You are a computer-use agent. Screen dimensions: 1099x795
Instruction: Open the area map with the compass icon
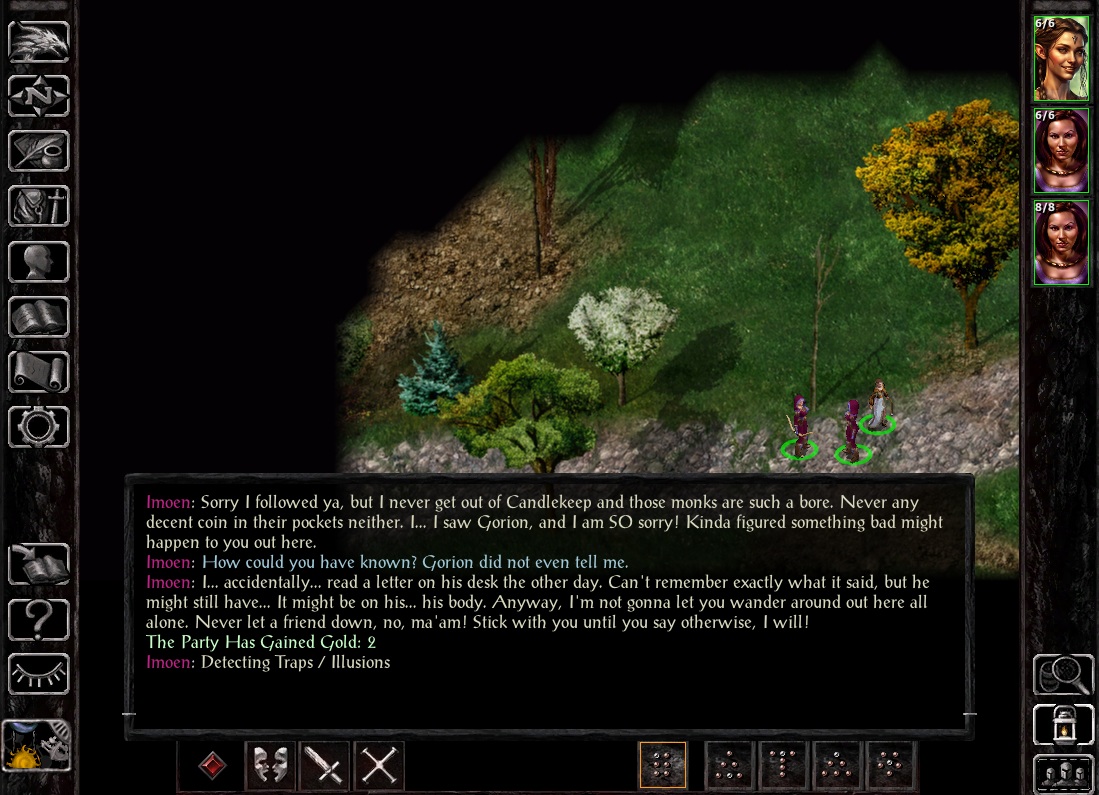[x=39, y=97]
